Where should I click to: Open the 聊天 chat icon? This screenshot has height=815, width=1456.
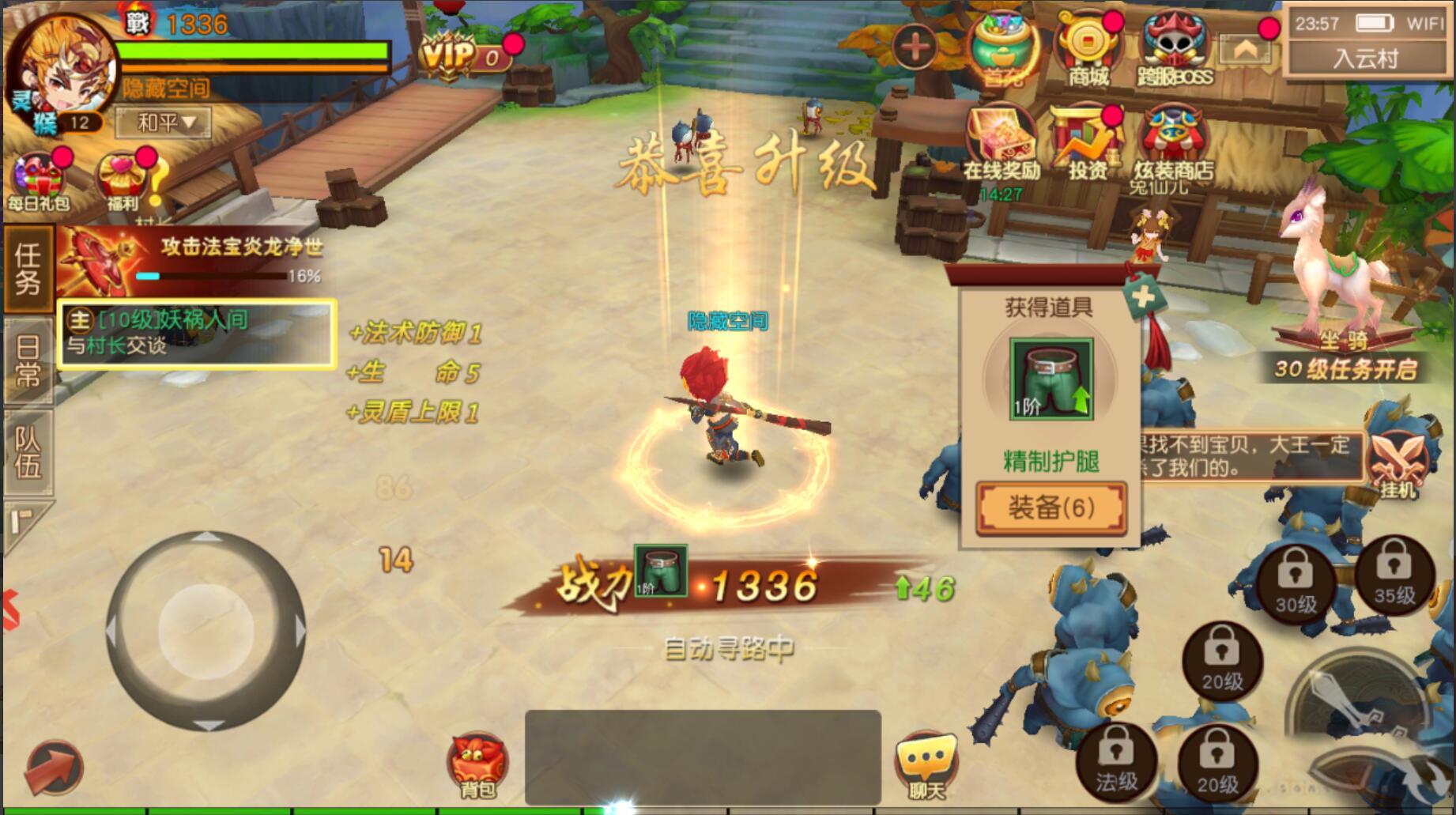(x=926, y=761)
